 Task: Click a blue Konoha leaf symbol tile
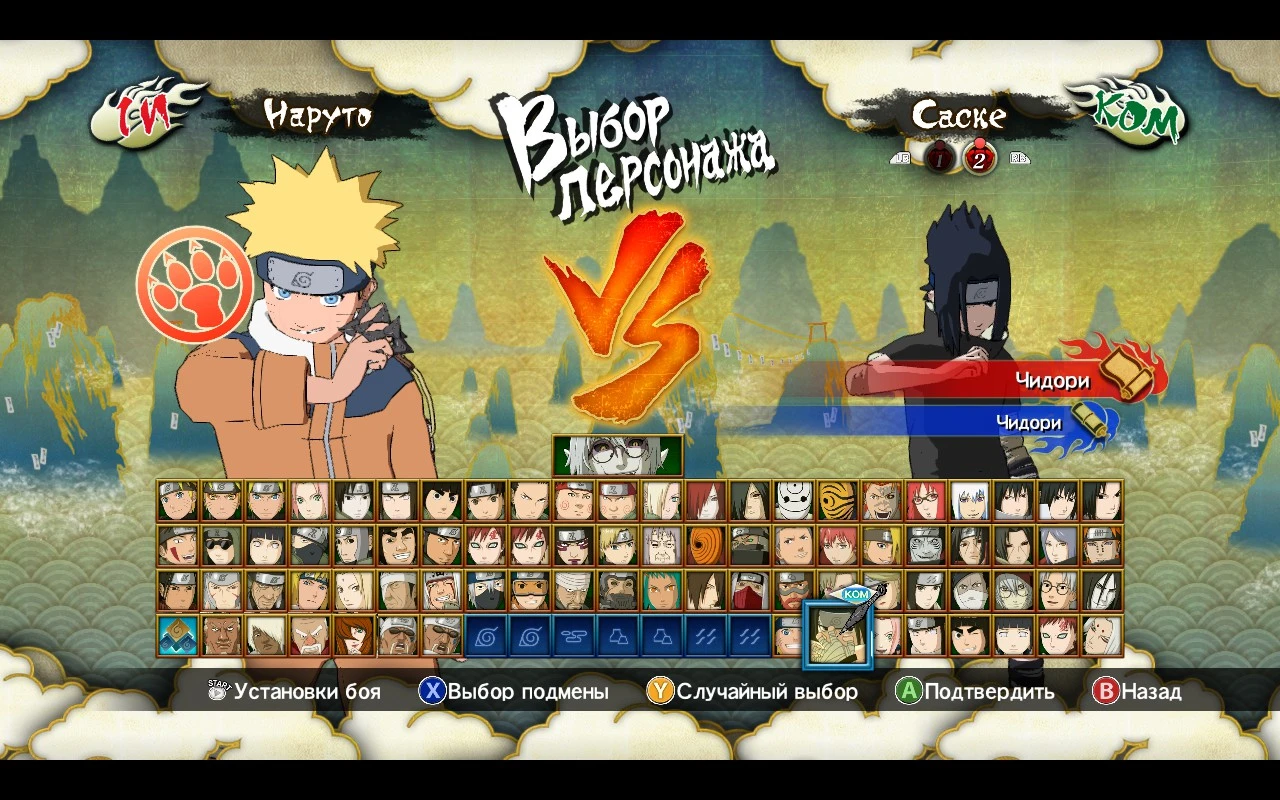pos(488,635)
